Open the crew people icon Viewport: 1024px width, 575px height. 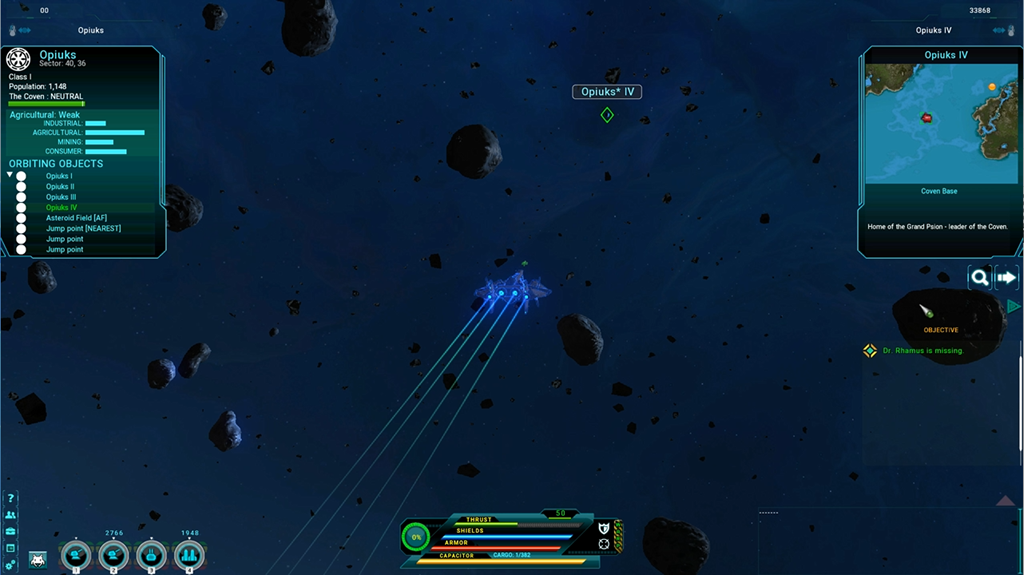11,515
